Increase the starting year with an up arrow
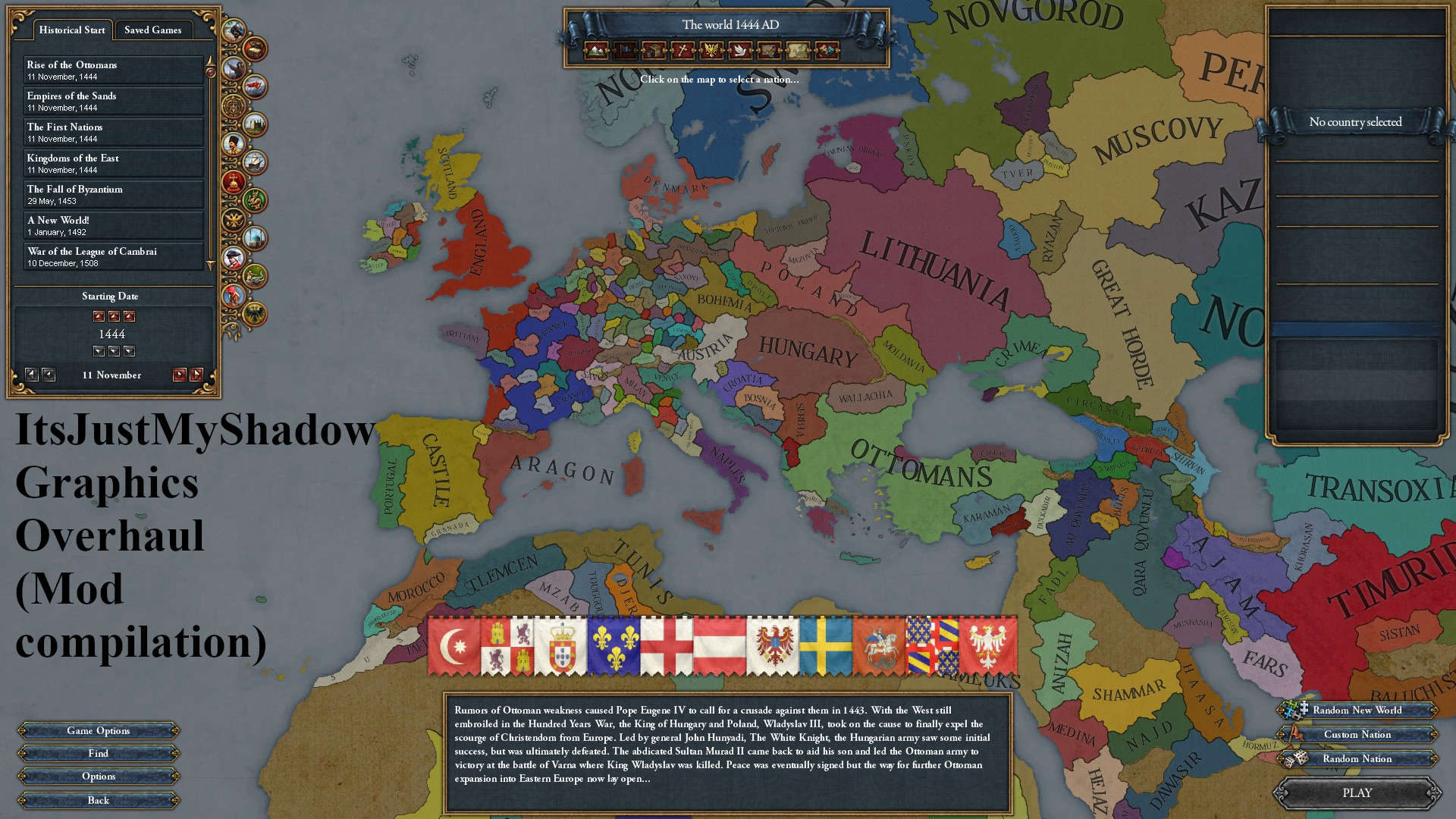The height and width of the screenshot is (819, 1456). pos(98,316)
